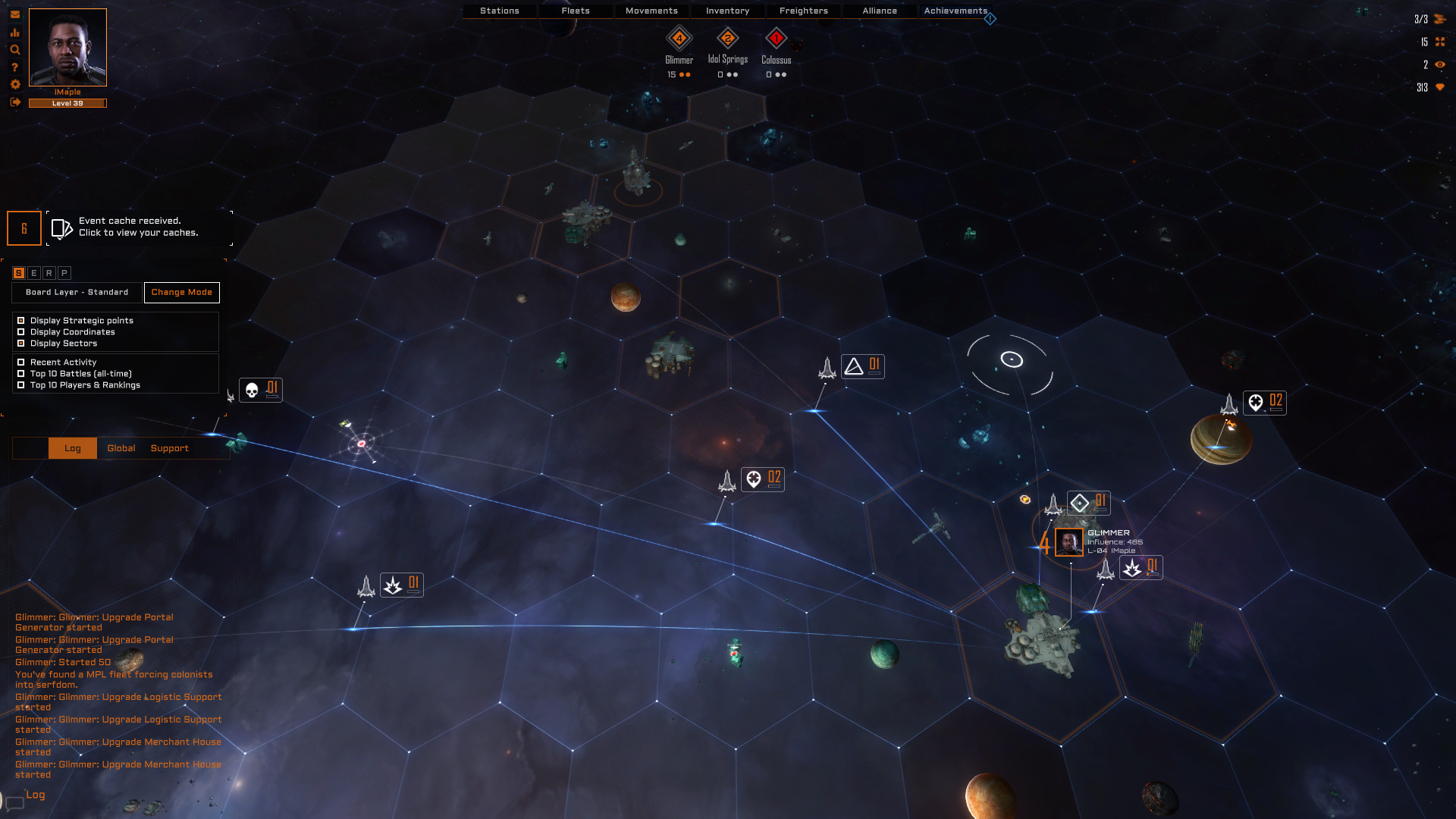Viewport: 1456px width, 819px height.
Task: Open Board Layer - Standard selector
Action: point(75,292)
